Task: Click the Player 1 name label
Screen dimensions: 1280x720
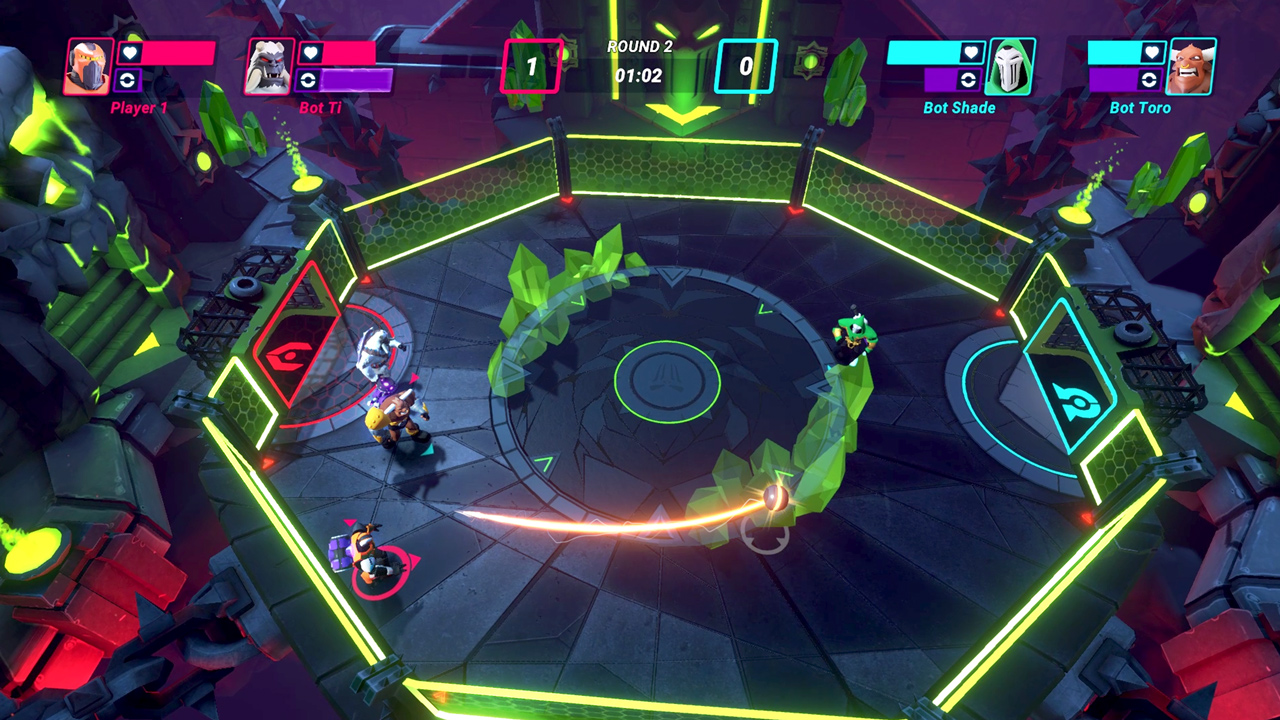Action: (x=138, y=107)
